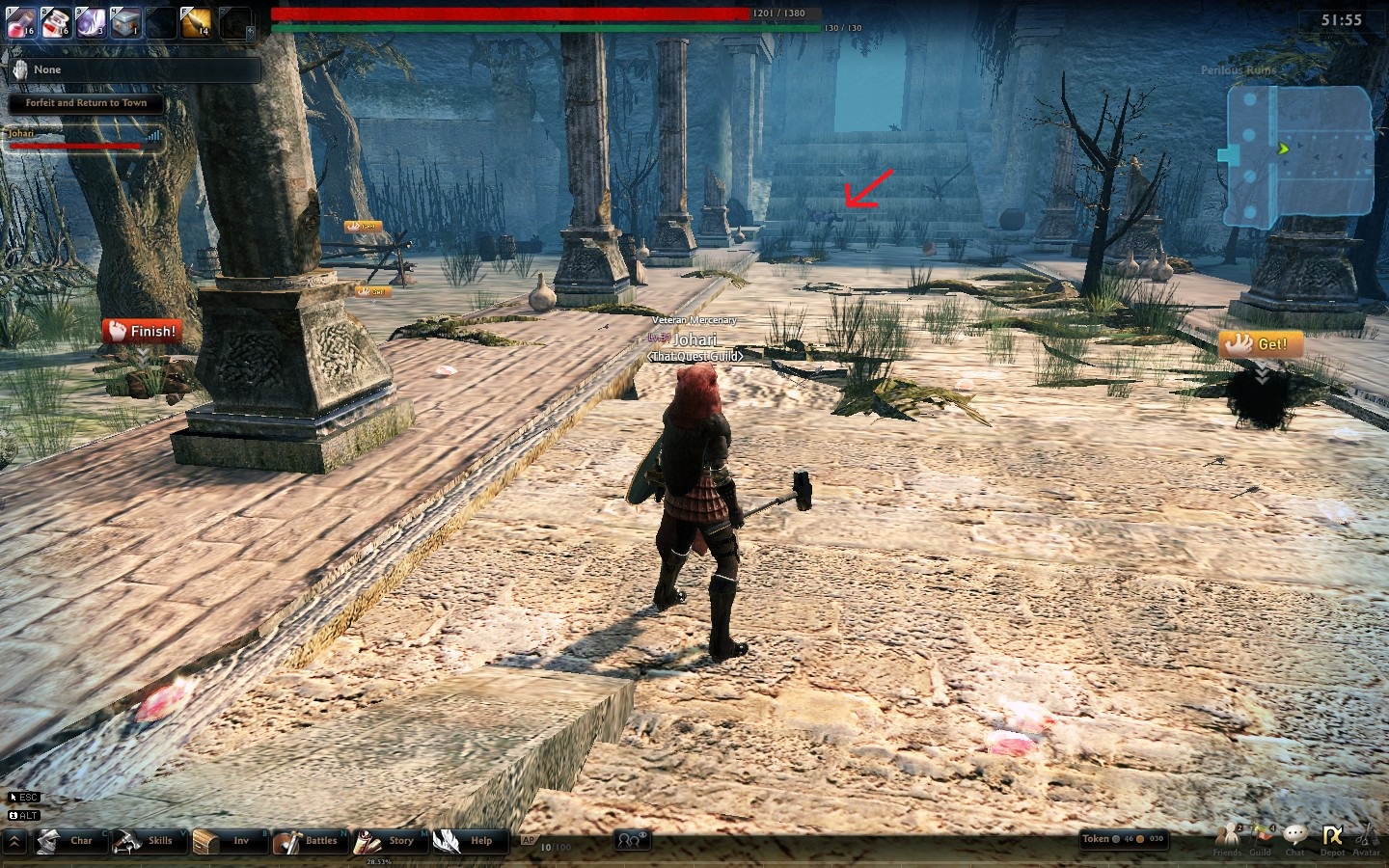The width and height of the screenshot is (1389, 868).
Task: Open the Skills menu
Action: coord(147,841)
